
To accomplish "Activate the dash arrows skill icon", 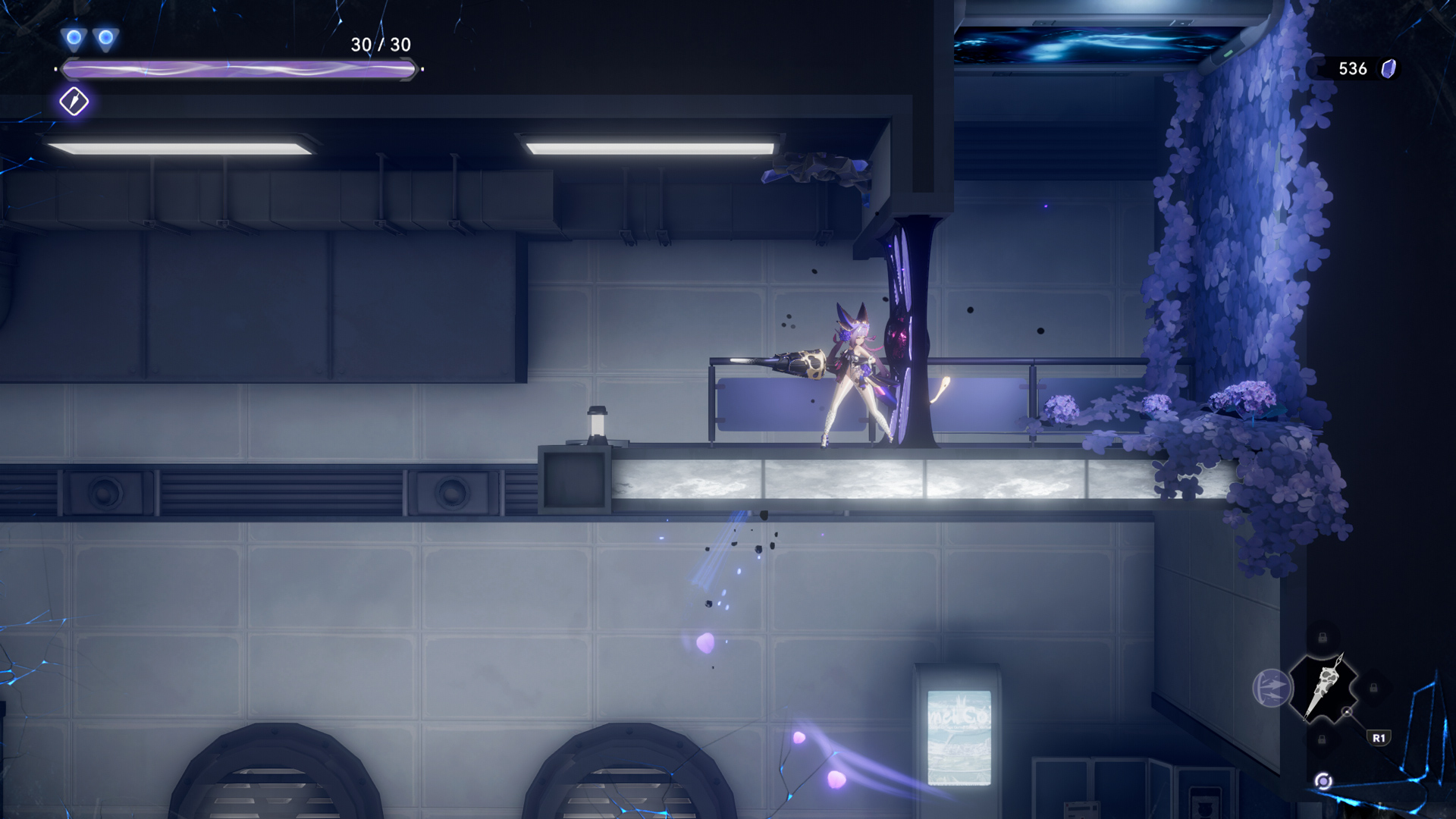I will point(1270,689).
